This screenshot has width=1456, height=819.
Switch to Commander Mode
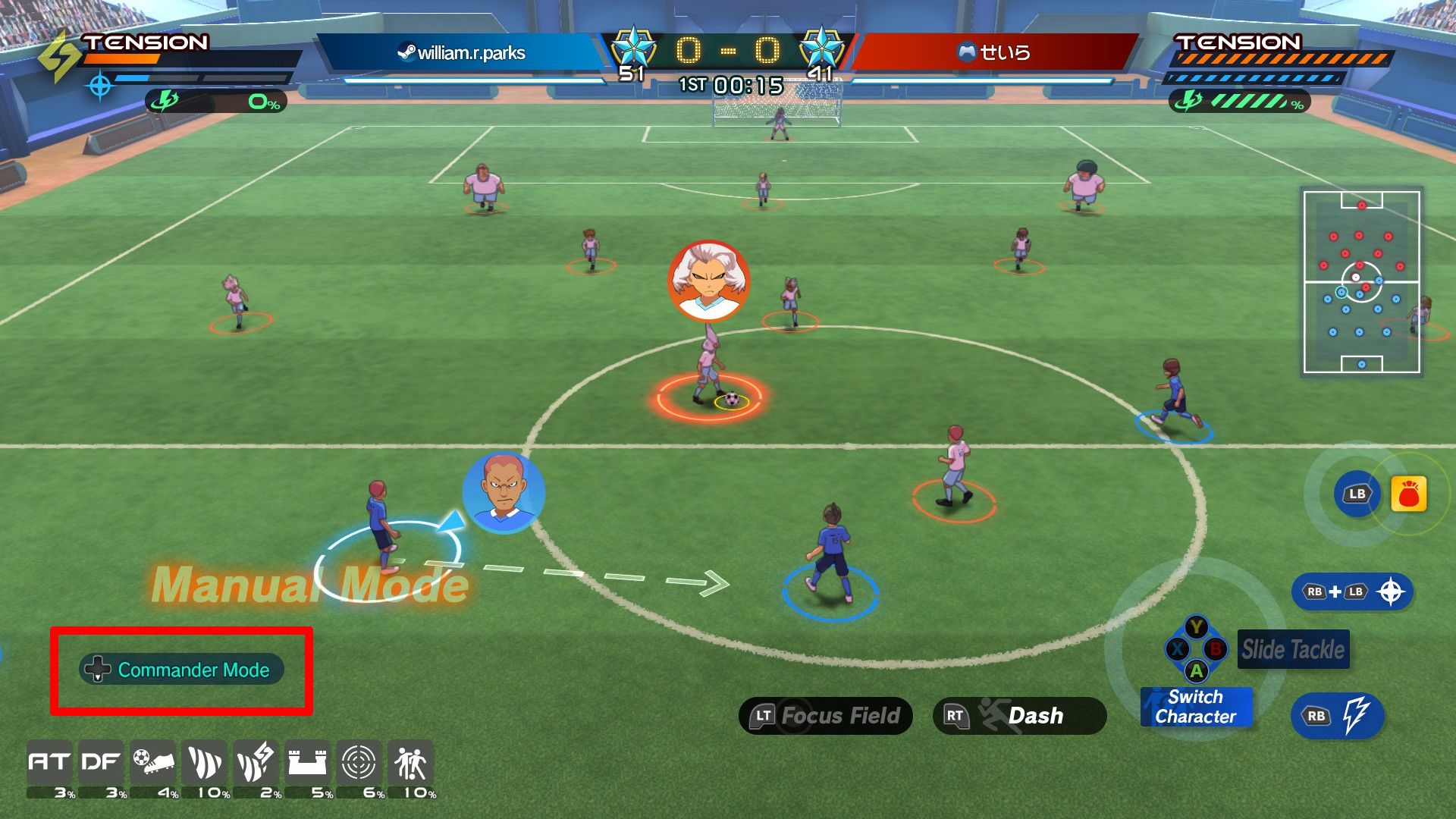pos(182,670)
